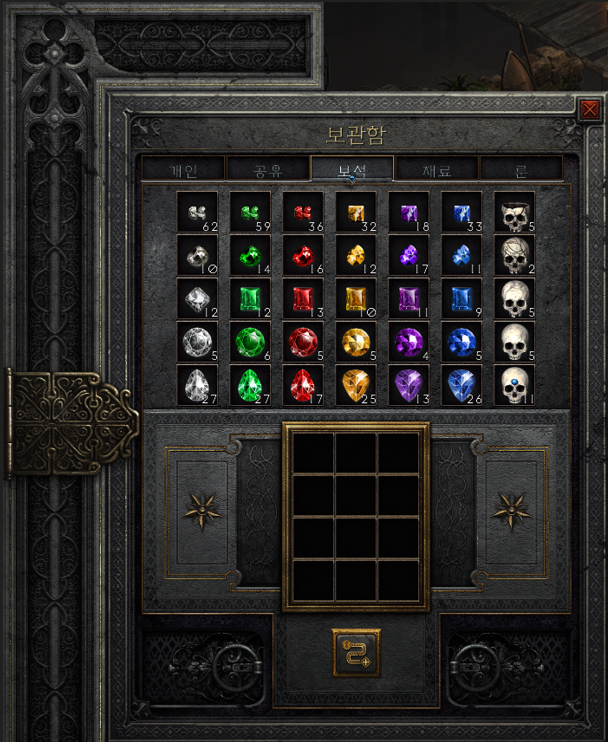Click the flawed amethyst stack of 17
The width and height of the screenshot is (608, 742).
point(408,256)
